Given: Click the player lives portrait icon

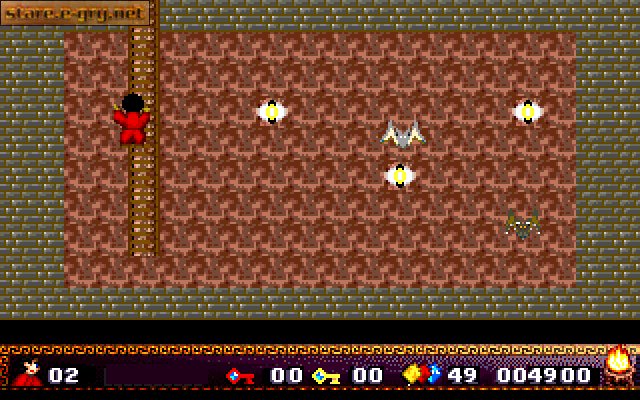Looking at the screenshot, I should click(x=28, y=372).
